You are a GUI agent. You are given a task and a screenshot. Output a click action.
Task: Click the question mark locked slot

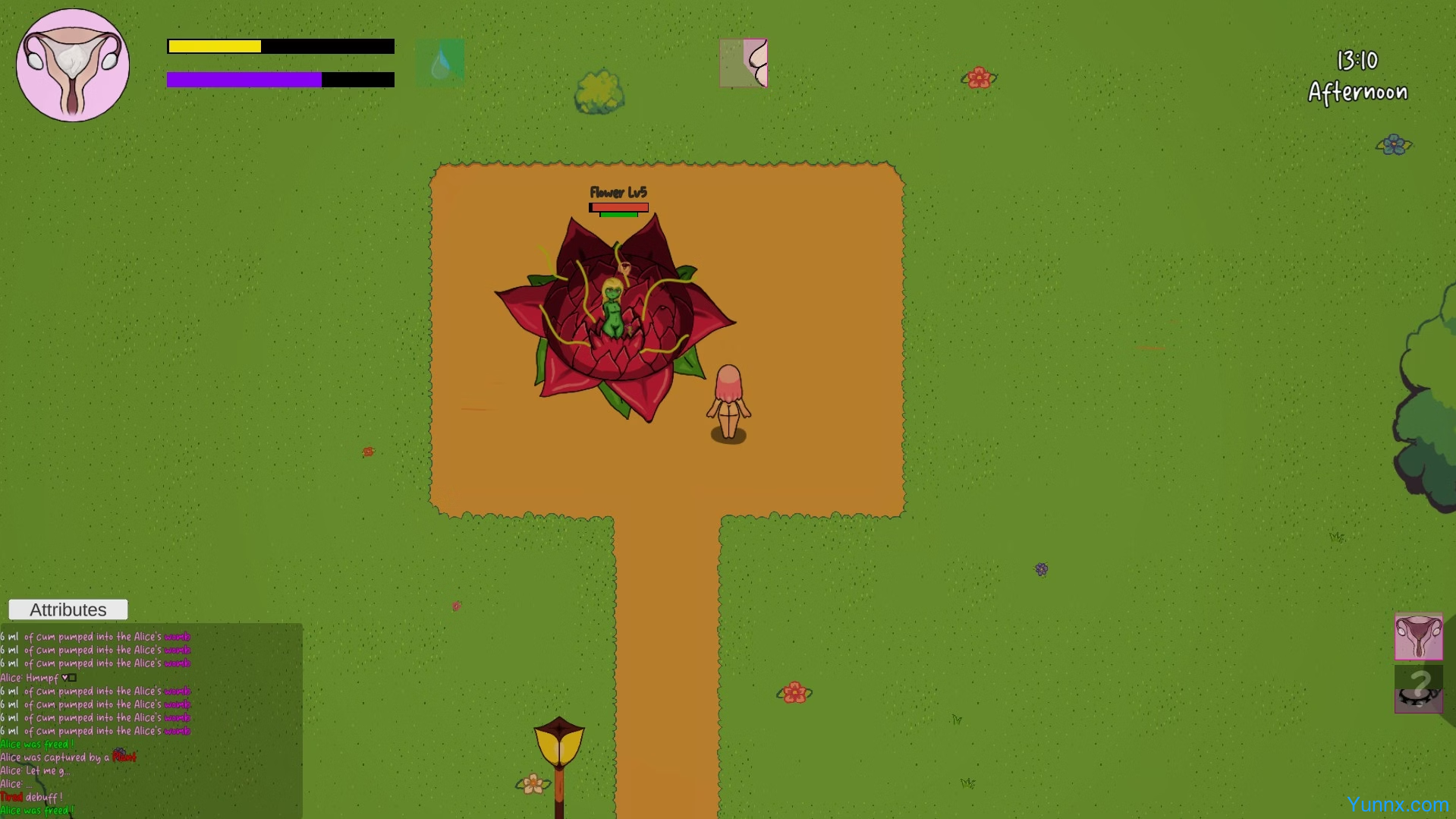click(1418, 689)
